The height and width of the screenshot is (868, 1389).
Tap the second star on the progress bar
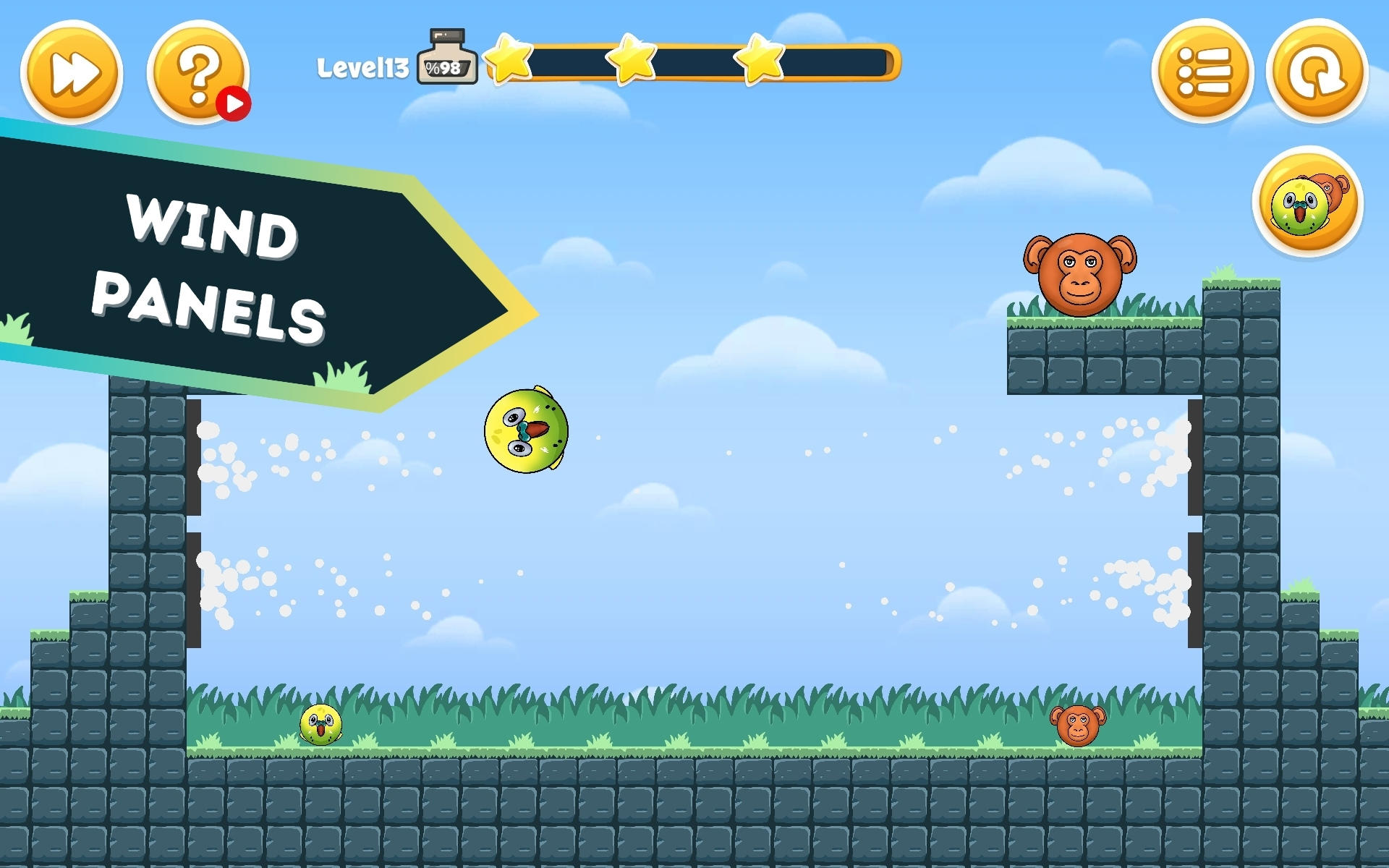click(x=632, y=59)
